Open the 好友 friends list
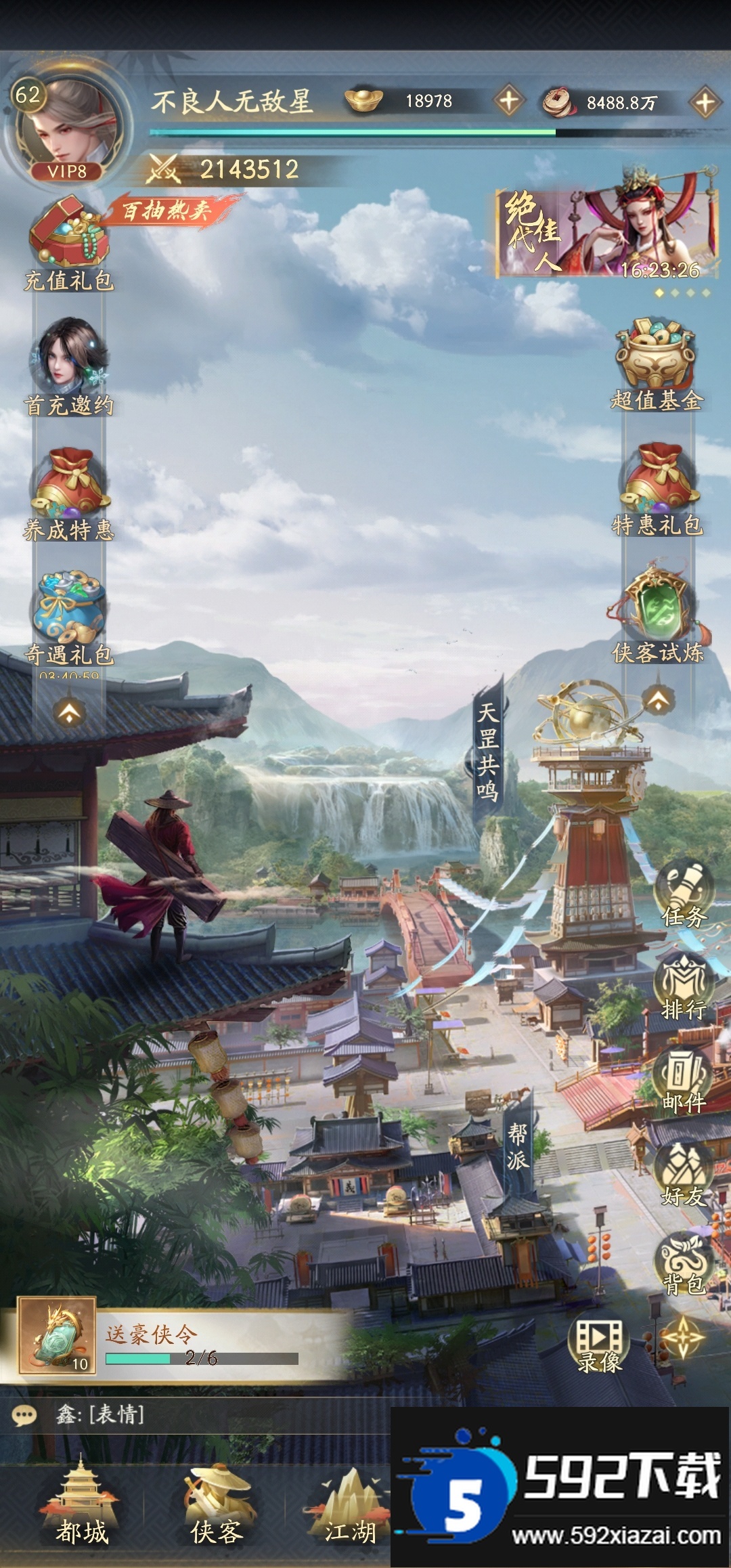The height and width of the screenshot is (1568, 731). click(x=684, y=1174)
